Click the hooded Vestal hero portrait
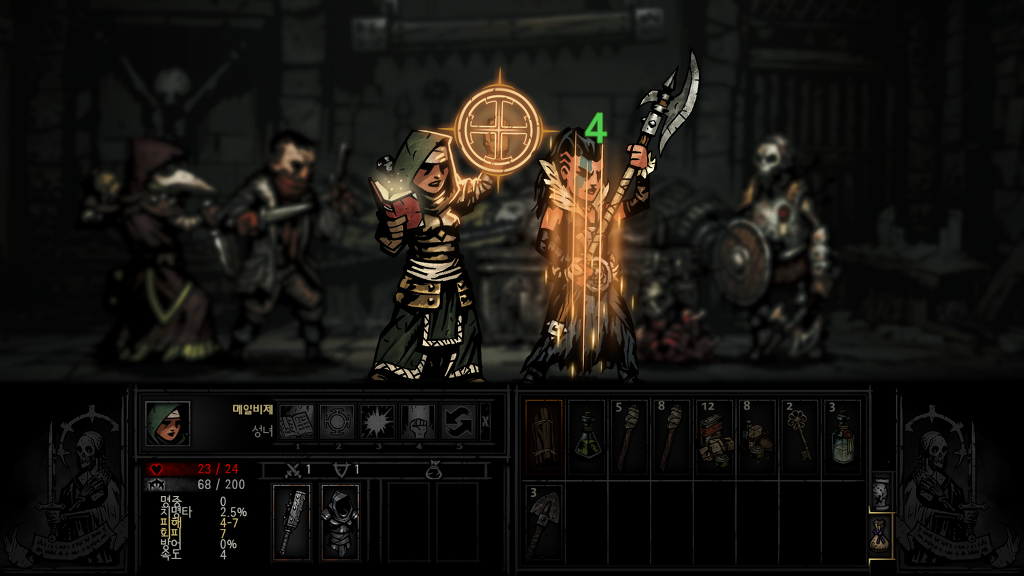The image size is (1024, 576). [167, 423]
